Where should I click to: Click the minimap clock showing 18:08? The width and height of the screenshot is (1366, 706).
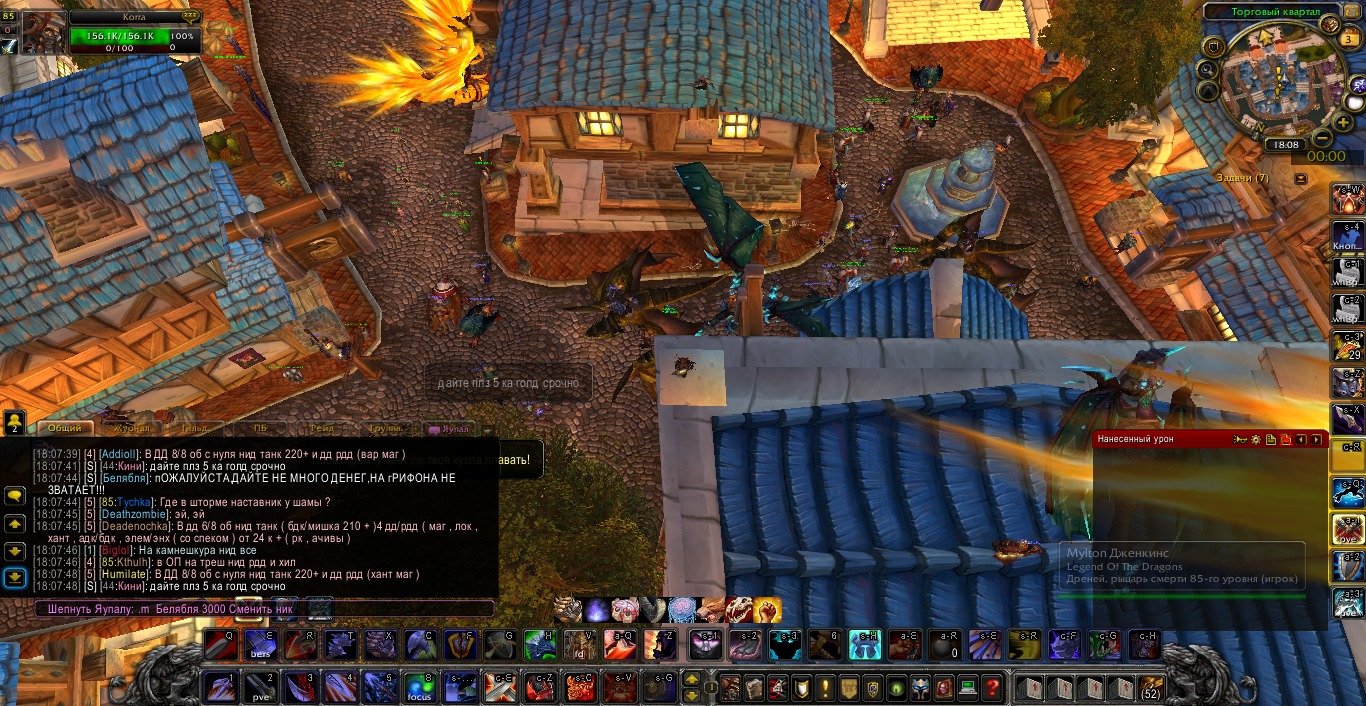tap(1284, 145)
